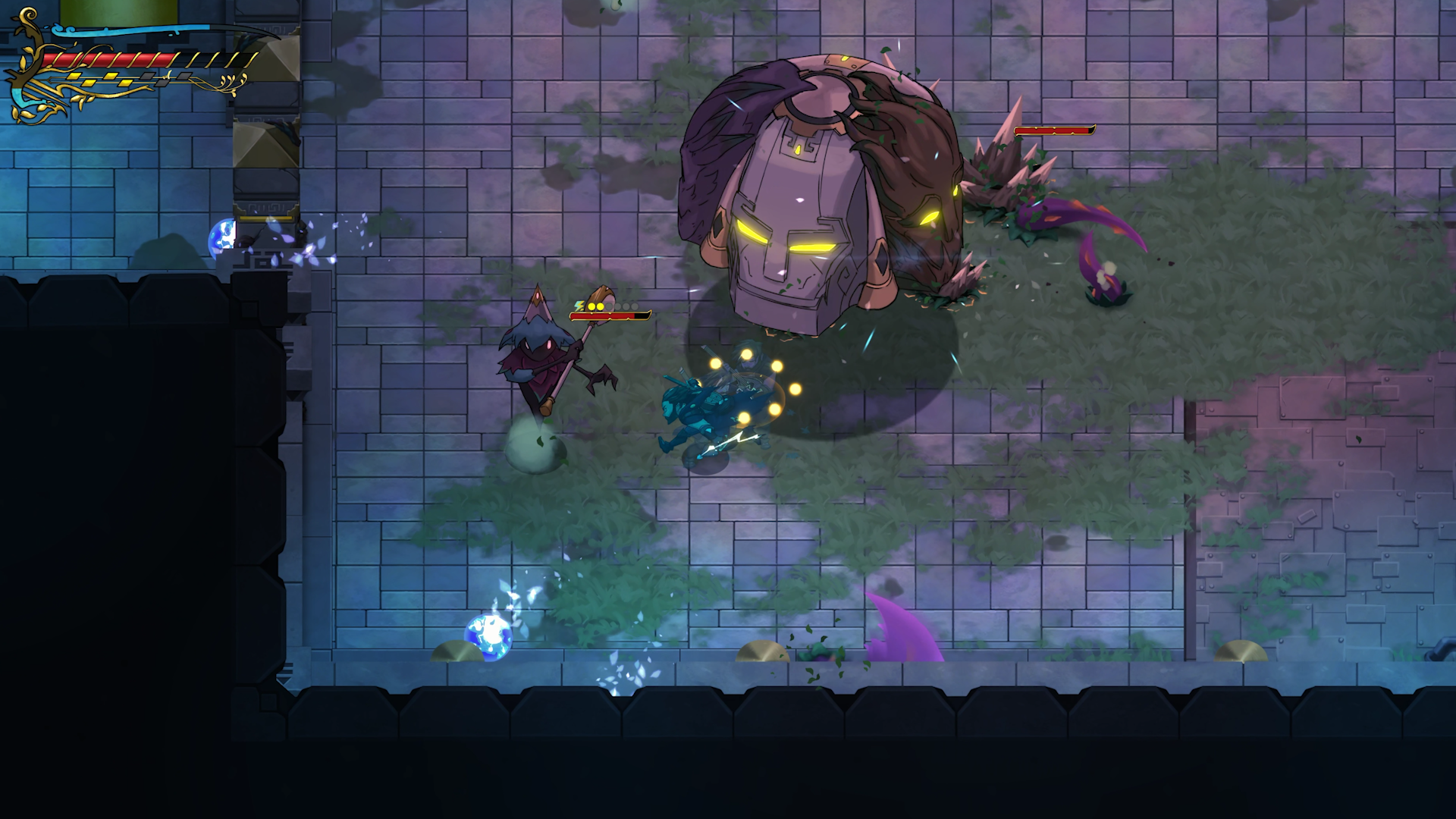Click the boss health bar in the top right
1456x819 pixels.
[1054, 129]
